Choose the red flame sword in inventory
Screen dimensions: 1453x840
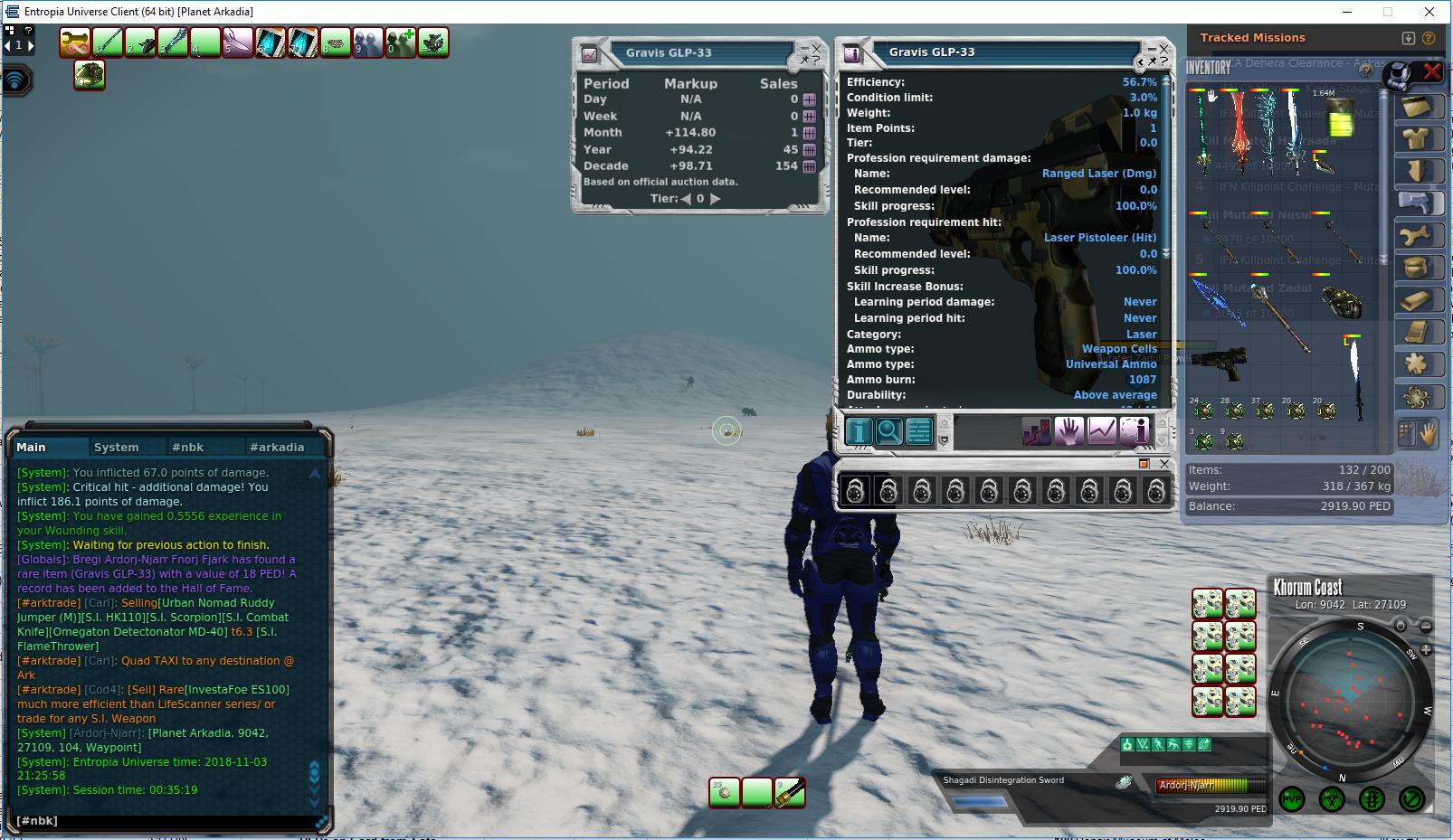(1236, 133)
